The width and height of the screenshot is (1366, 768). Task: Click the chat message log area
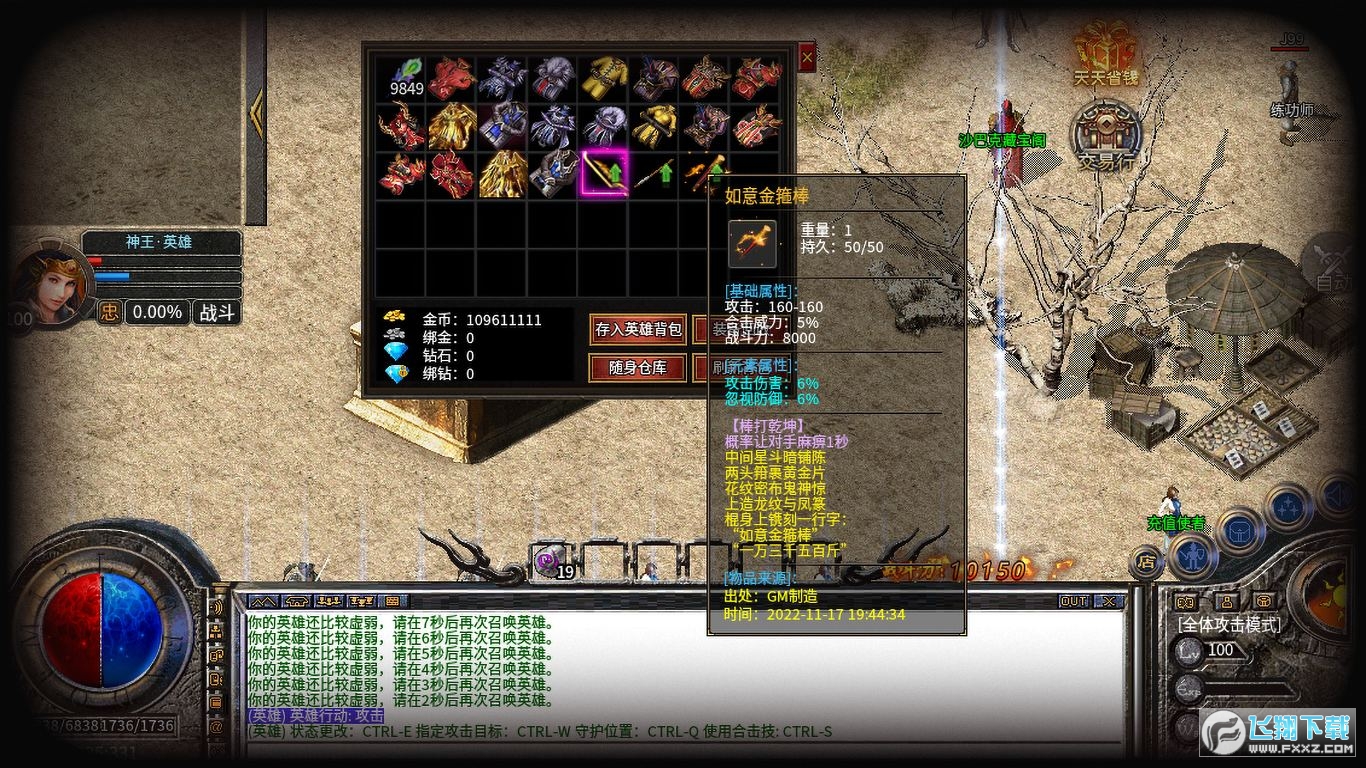[680, 670]
